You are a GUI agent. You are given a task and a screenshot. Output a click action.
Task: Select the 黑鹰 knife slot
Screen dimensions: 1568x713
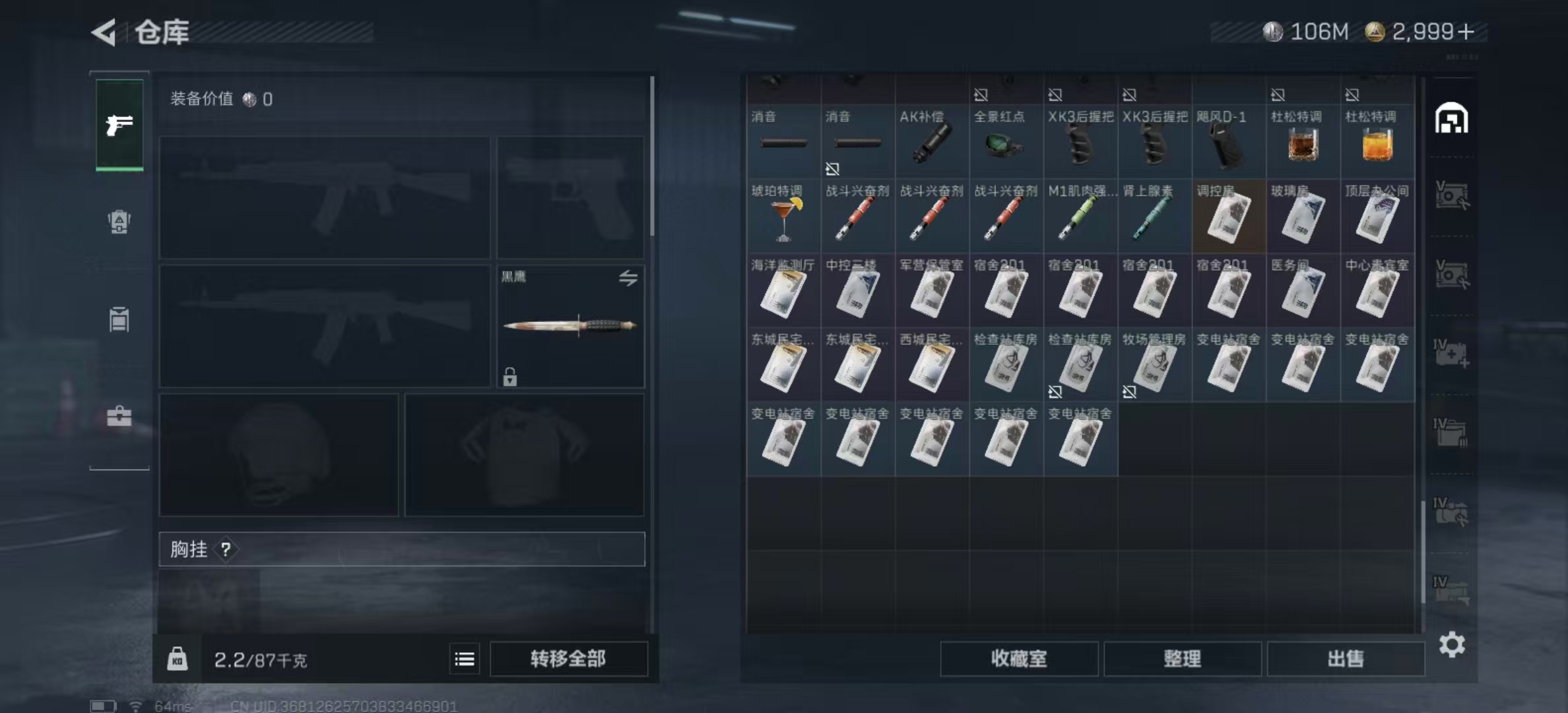click(570, 326)
